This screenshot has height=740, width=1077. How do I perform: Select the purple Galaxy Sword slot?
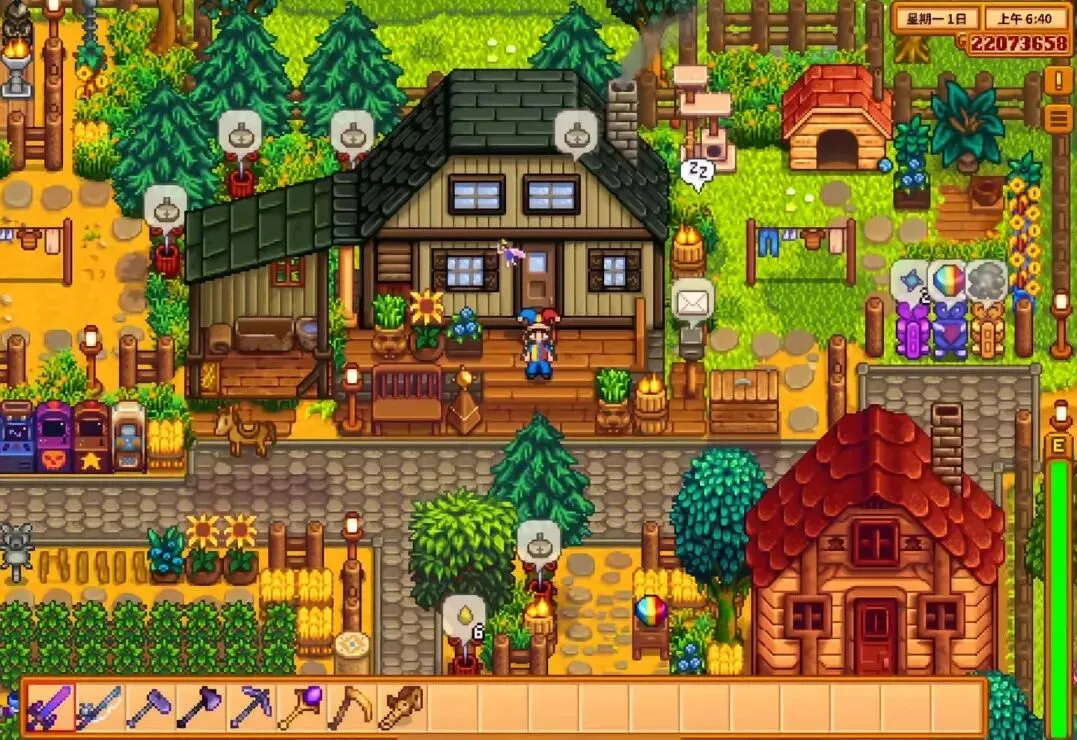pos(49,707)
